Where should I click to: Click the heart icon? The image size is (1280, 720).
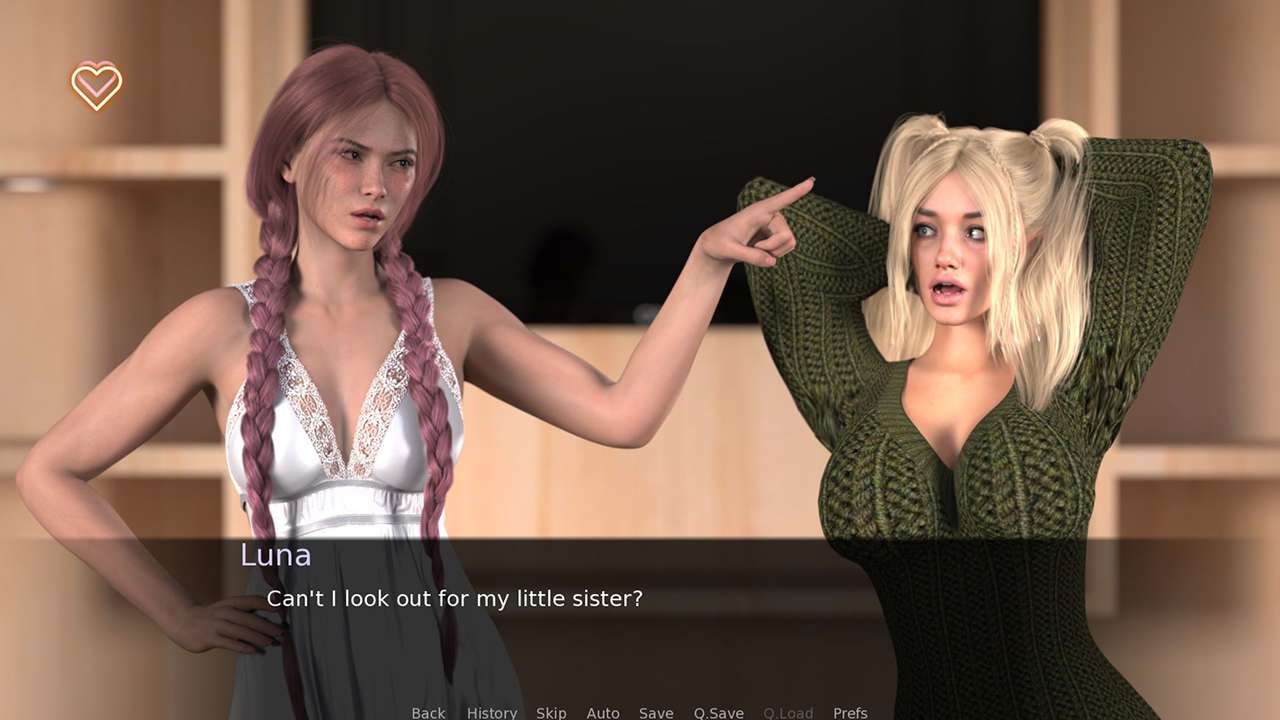[96, 85]
